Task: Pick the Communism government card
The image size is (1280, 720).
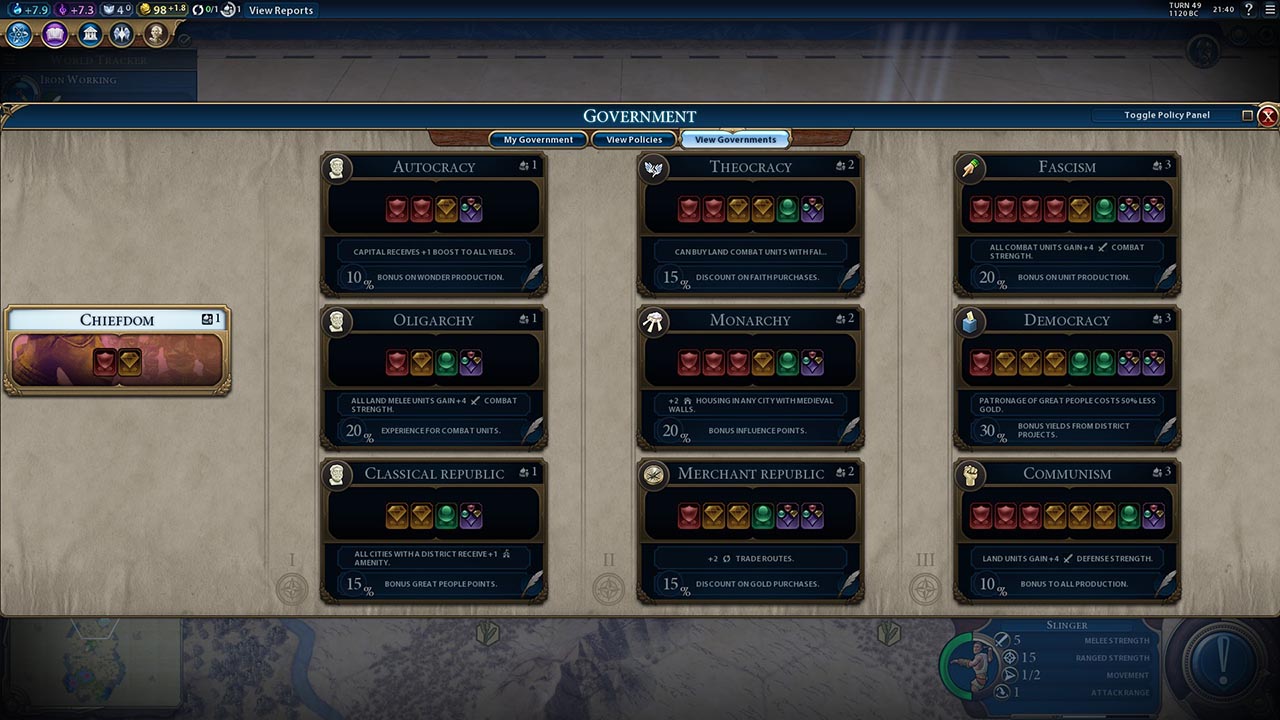Action: 1067,530
